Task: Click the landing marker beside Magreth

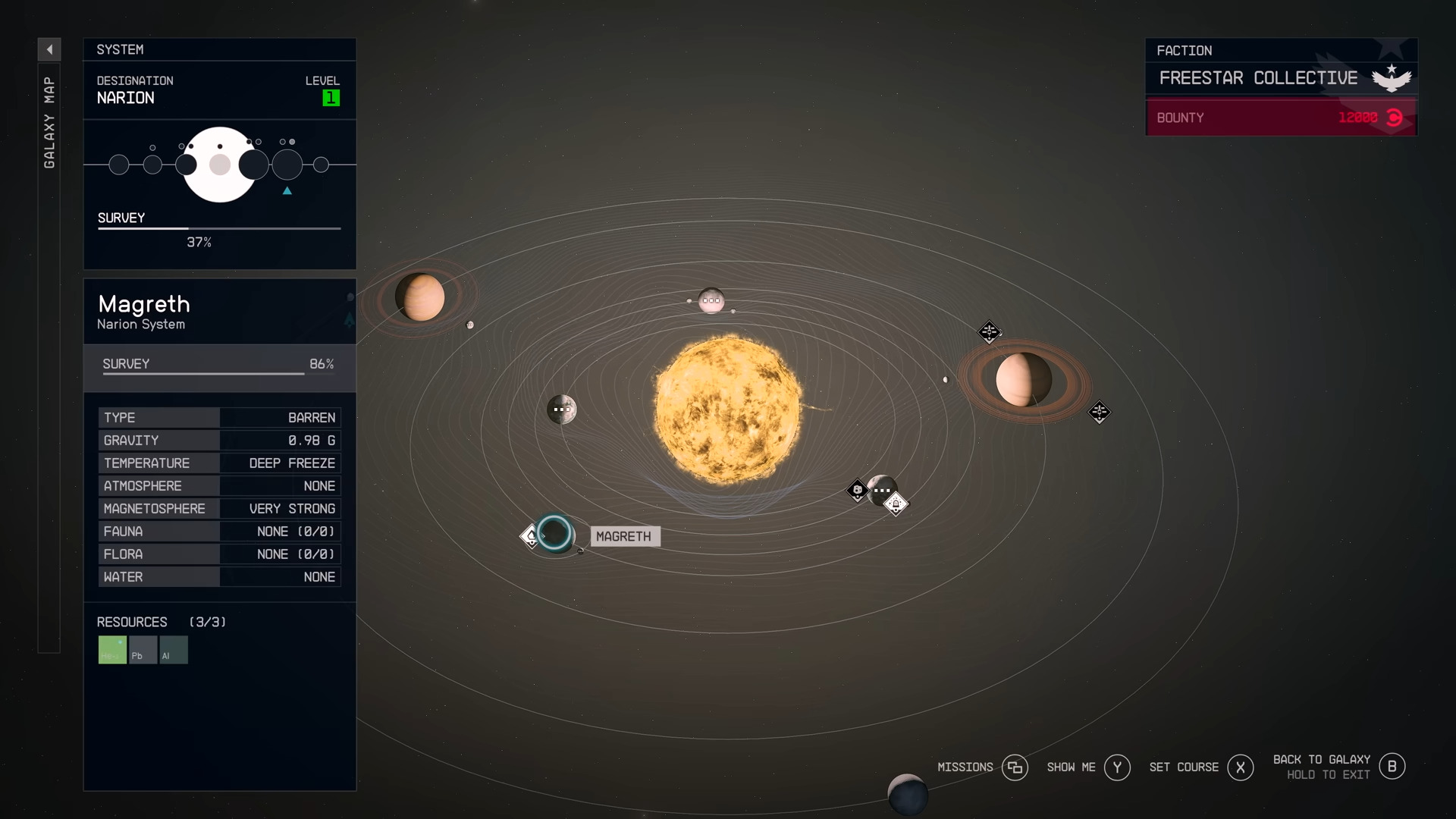Action: 531,536
